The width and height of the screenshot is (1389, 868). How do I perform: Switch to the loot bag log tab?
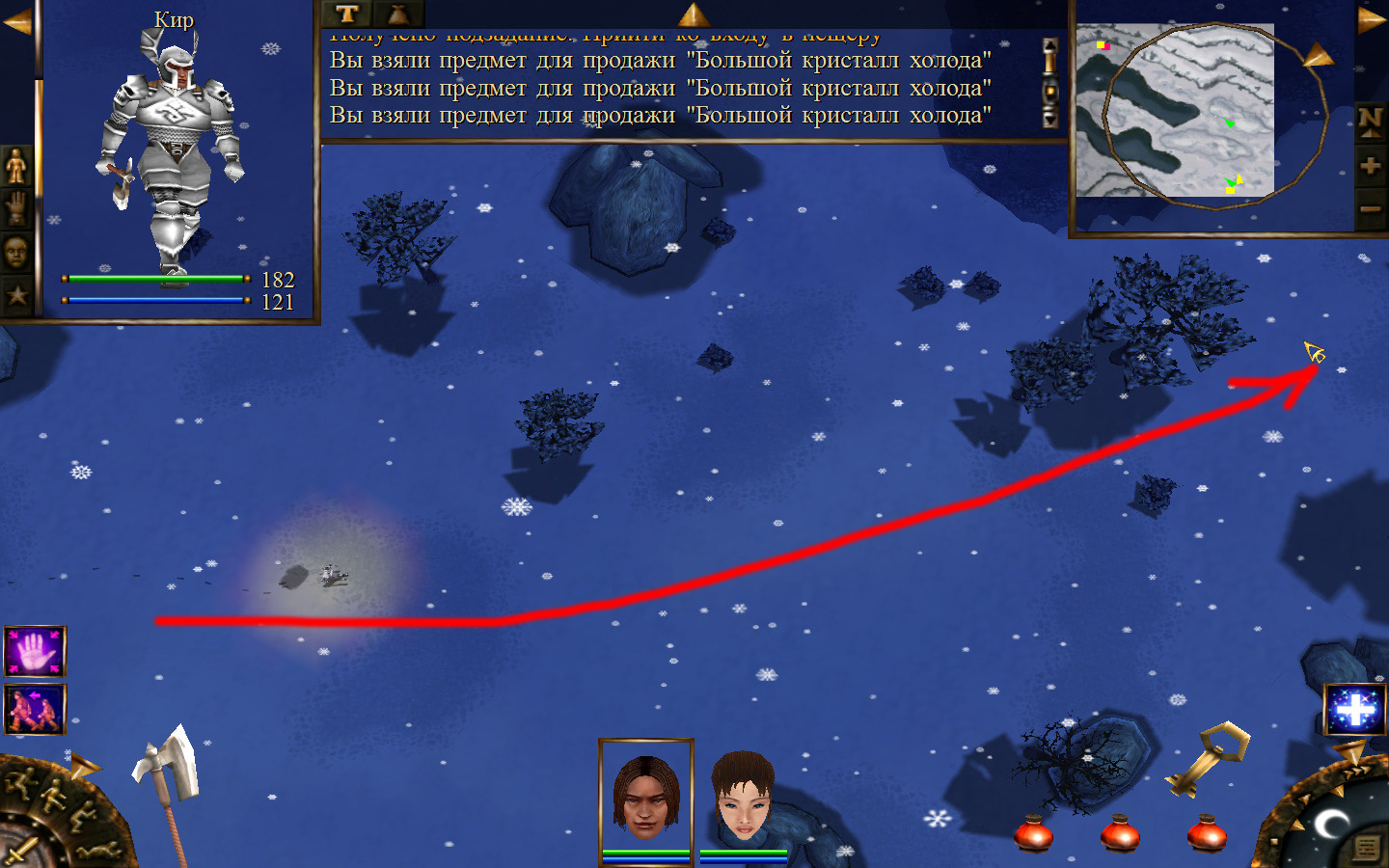click(397, 14)
